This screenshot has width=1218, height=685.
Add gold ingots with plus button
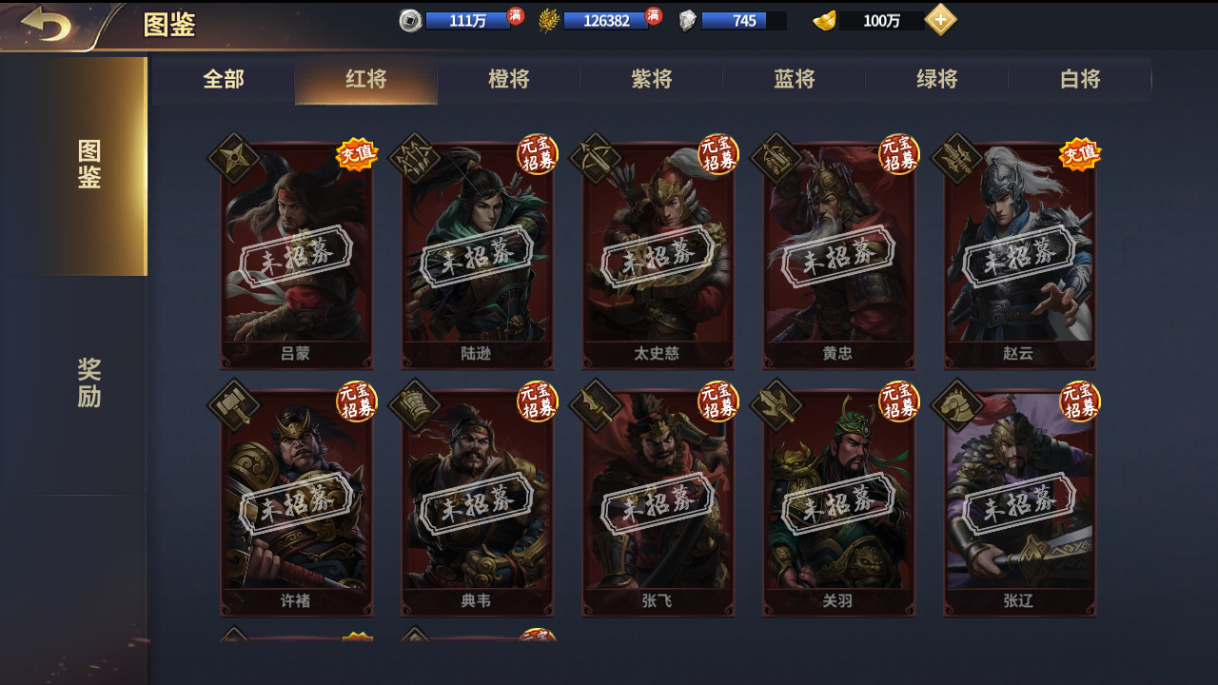940,20
